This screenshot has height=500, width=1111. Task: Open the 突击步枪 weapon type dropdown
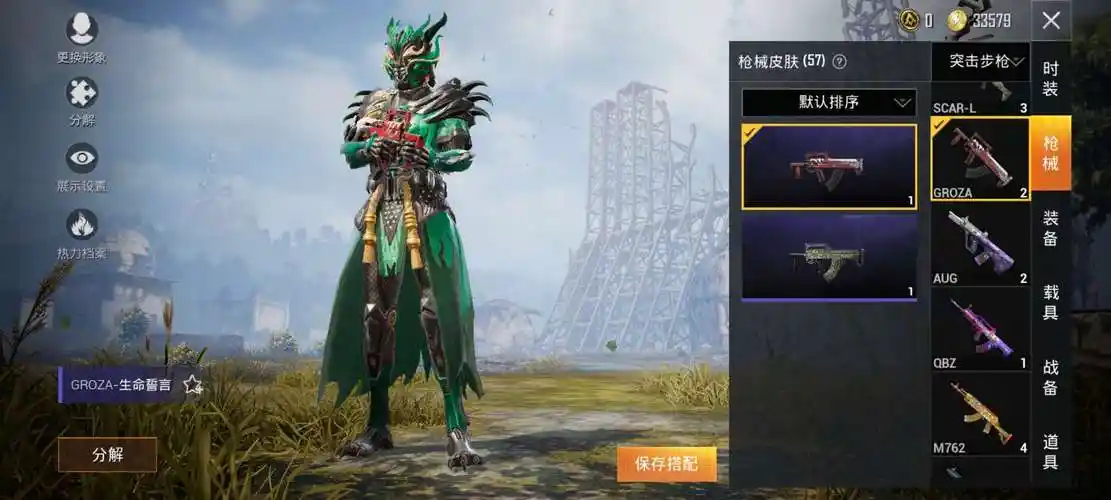tap(980, 62)
